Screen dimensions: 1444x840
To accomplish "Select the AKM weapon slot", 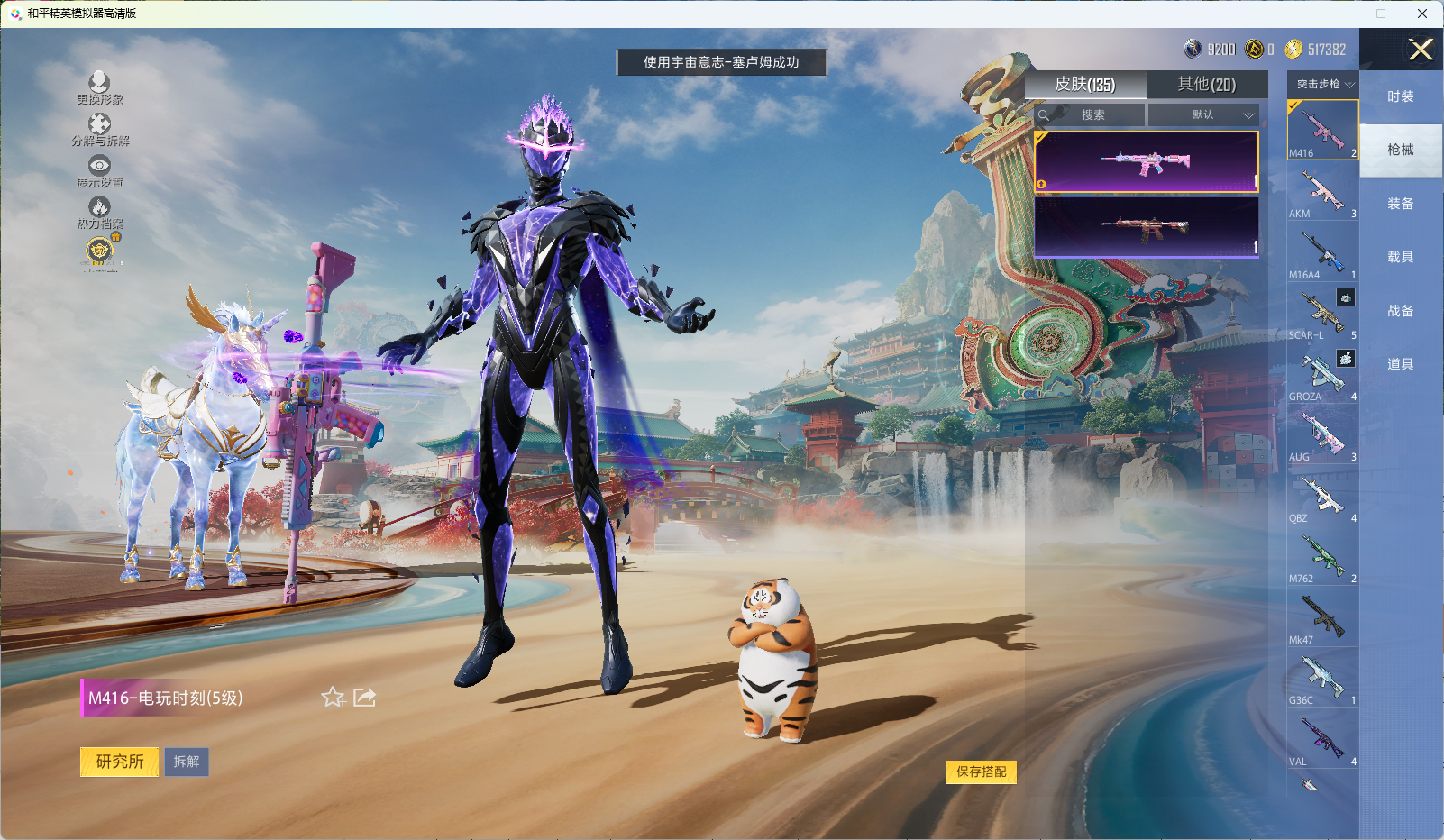I will tap(1322, 192).
